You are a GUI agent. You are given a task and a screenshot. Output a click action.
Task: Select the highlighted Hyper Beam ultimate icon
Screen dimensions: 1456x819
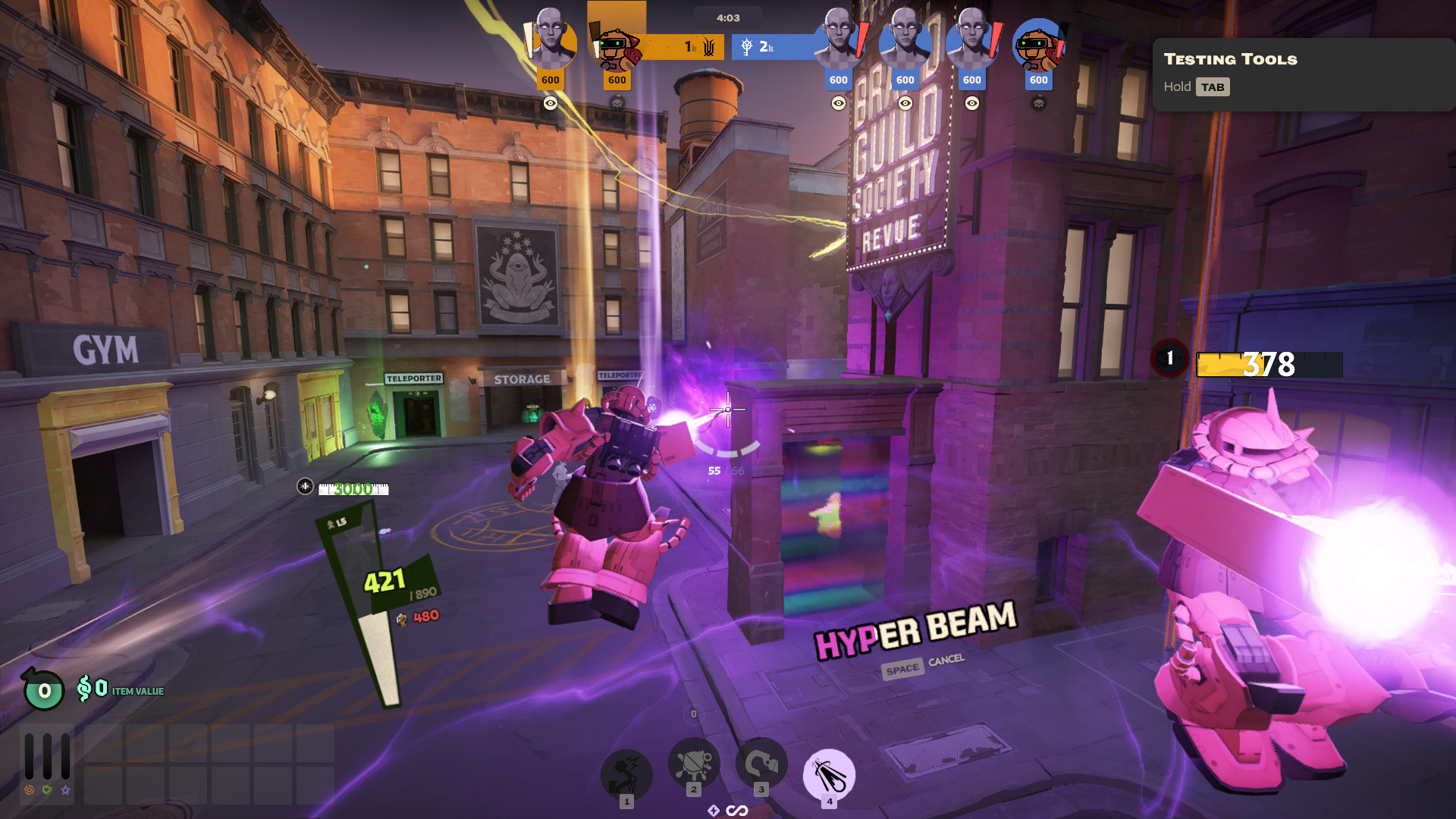tap(829, 774)
